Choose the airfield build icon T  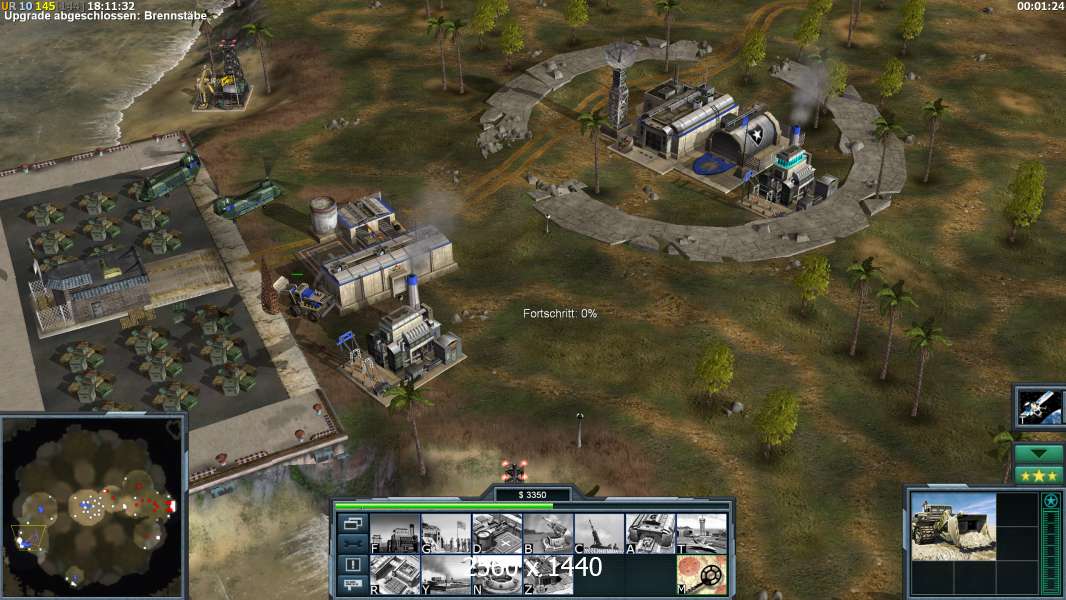701,533
